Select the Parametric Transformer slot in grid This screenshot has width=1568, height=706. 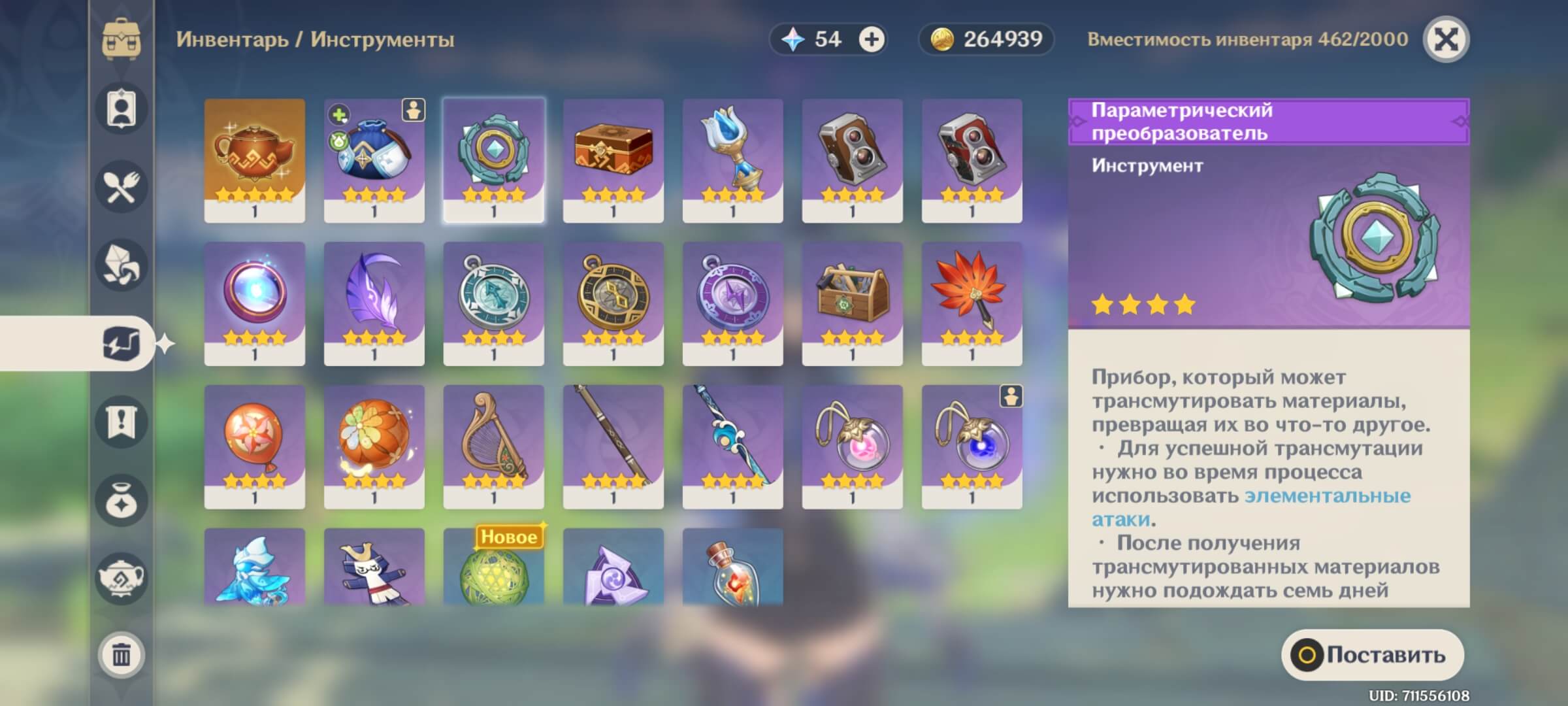[x=493, y=160]
